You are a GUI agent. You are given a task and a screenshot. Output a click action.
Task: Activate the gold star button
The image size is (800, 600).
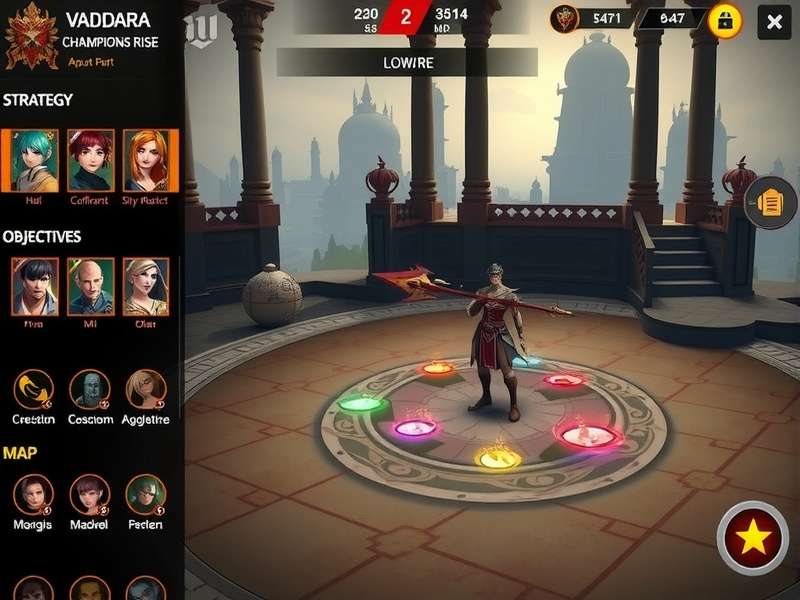click(x=754, y=539)
